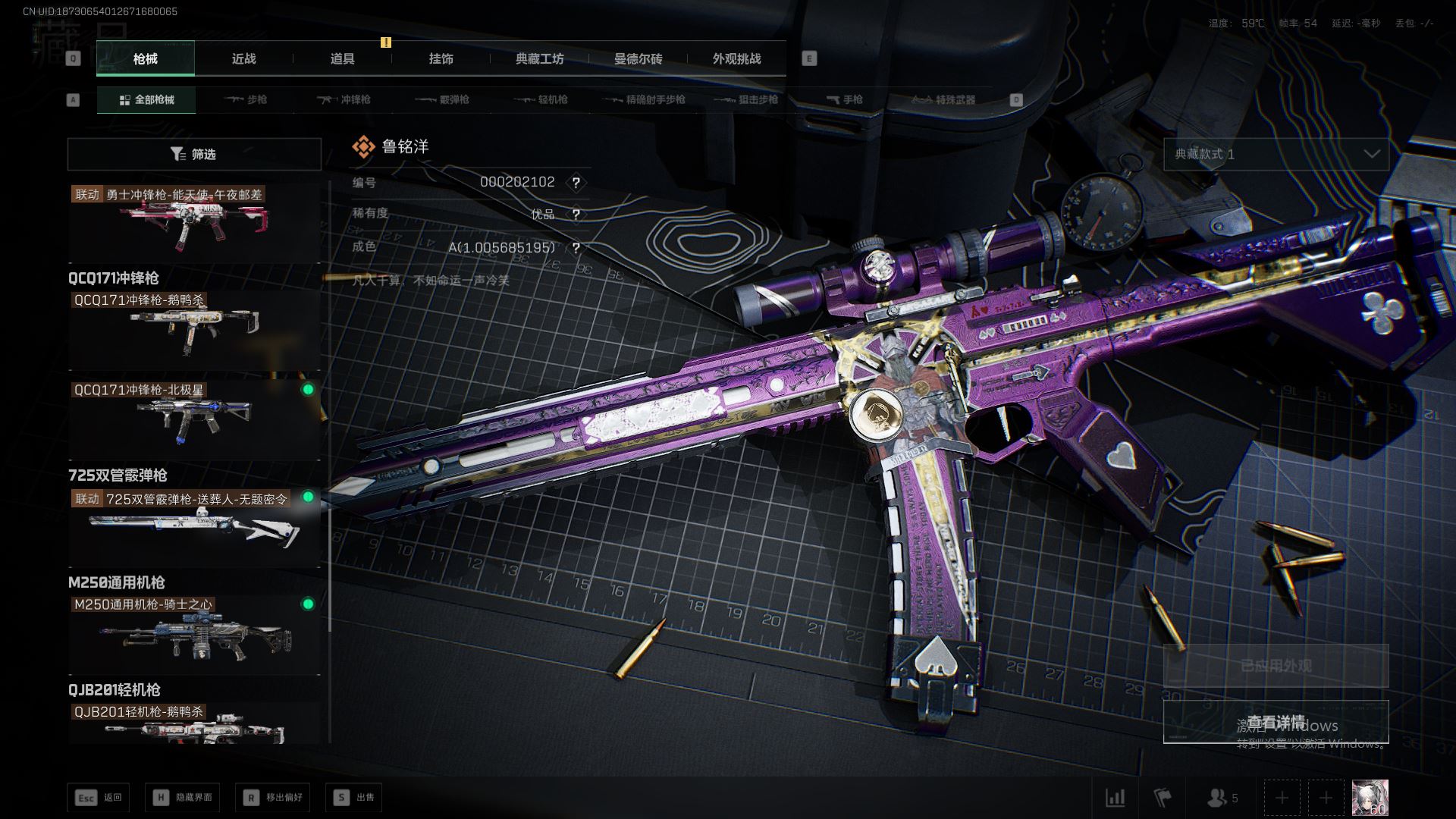Pick the M250通用机枪 骑士之心 skin
Image resolution: width=1456 pixels, height=819 pixels.
[x=194, y=634]
